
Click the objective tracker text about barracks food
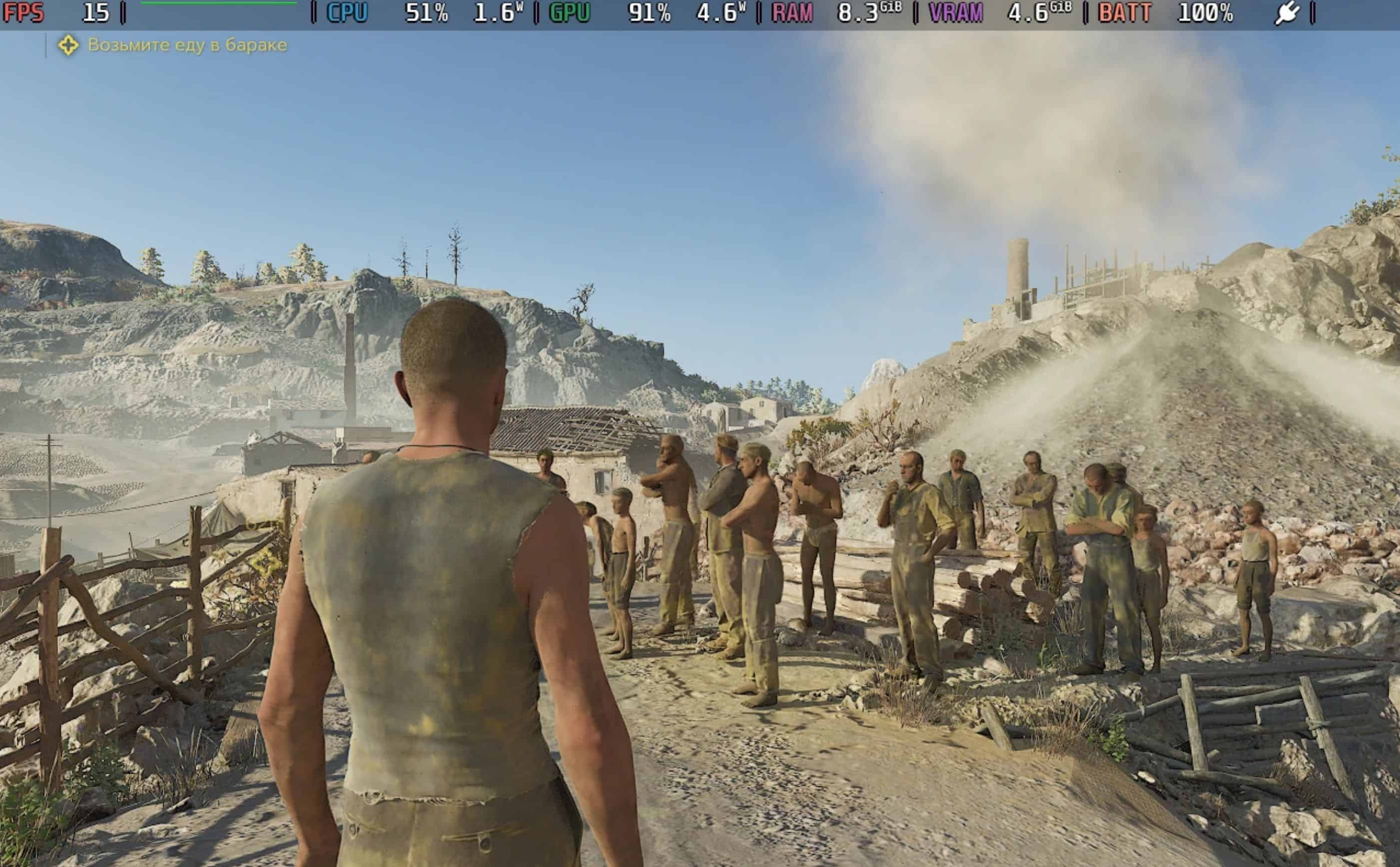(x=187, y=45)
